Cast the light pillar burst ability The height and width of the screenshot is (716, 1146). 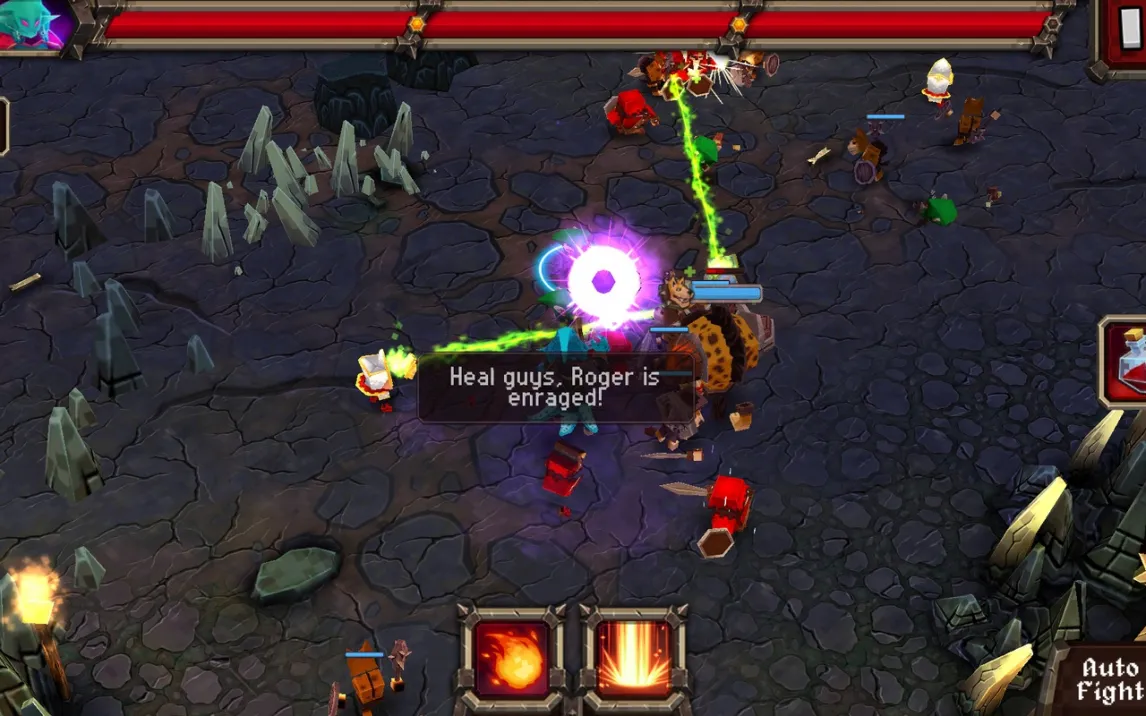[634, 657]
